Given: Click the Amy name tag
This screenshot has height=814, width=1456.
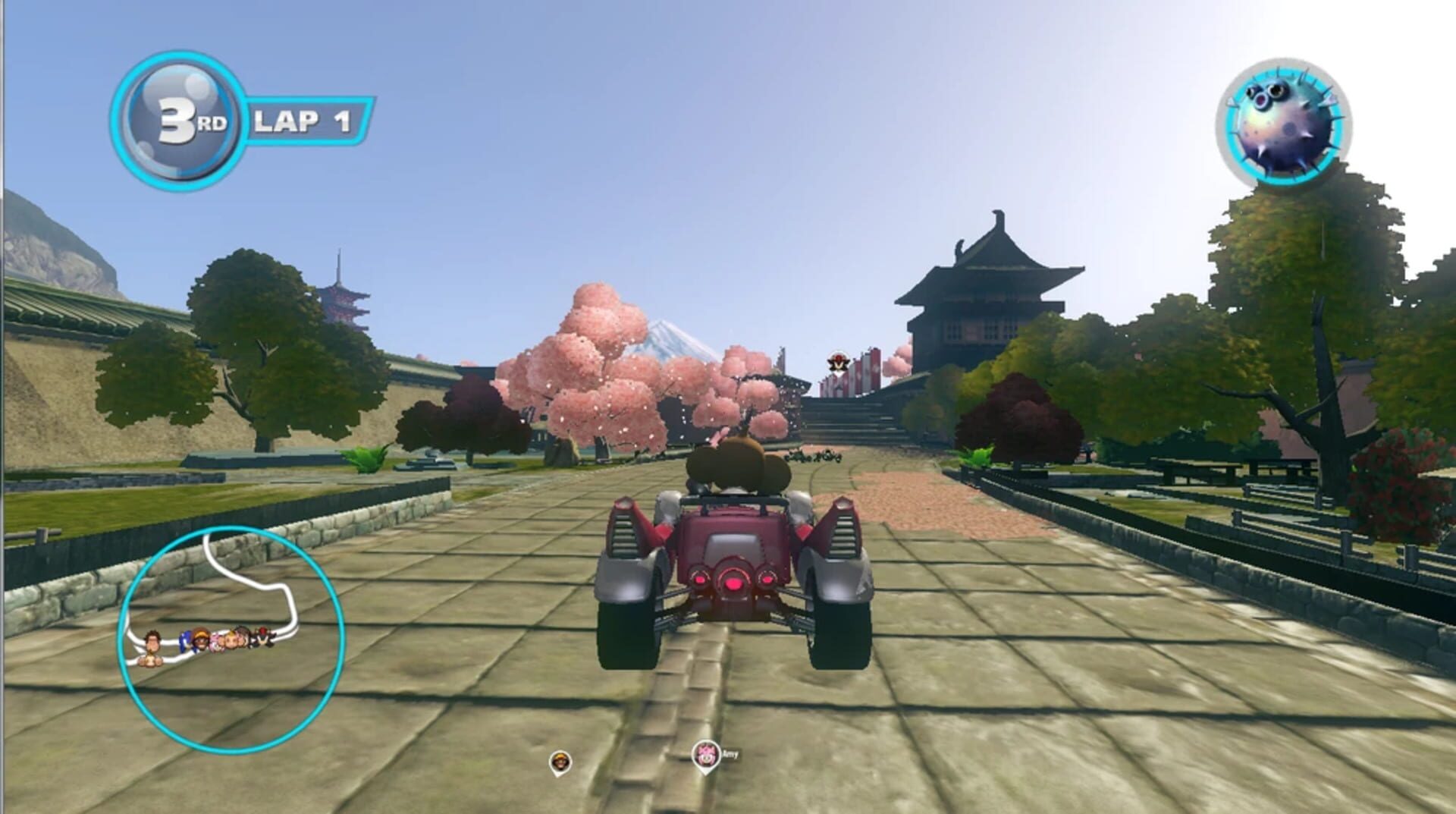Looking at the screenshot, I should coord(730,753).
